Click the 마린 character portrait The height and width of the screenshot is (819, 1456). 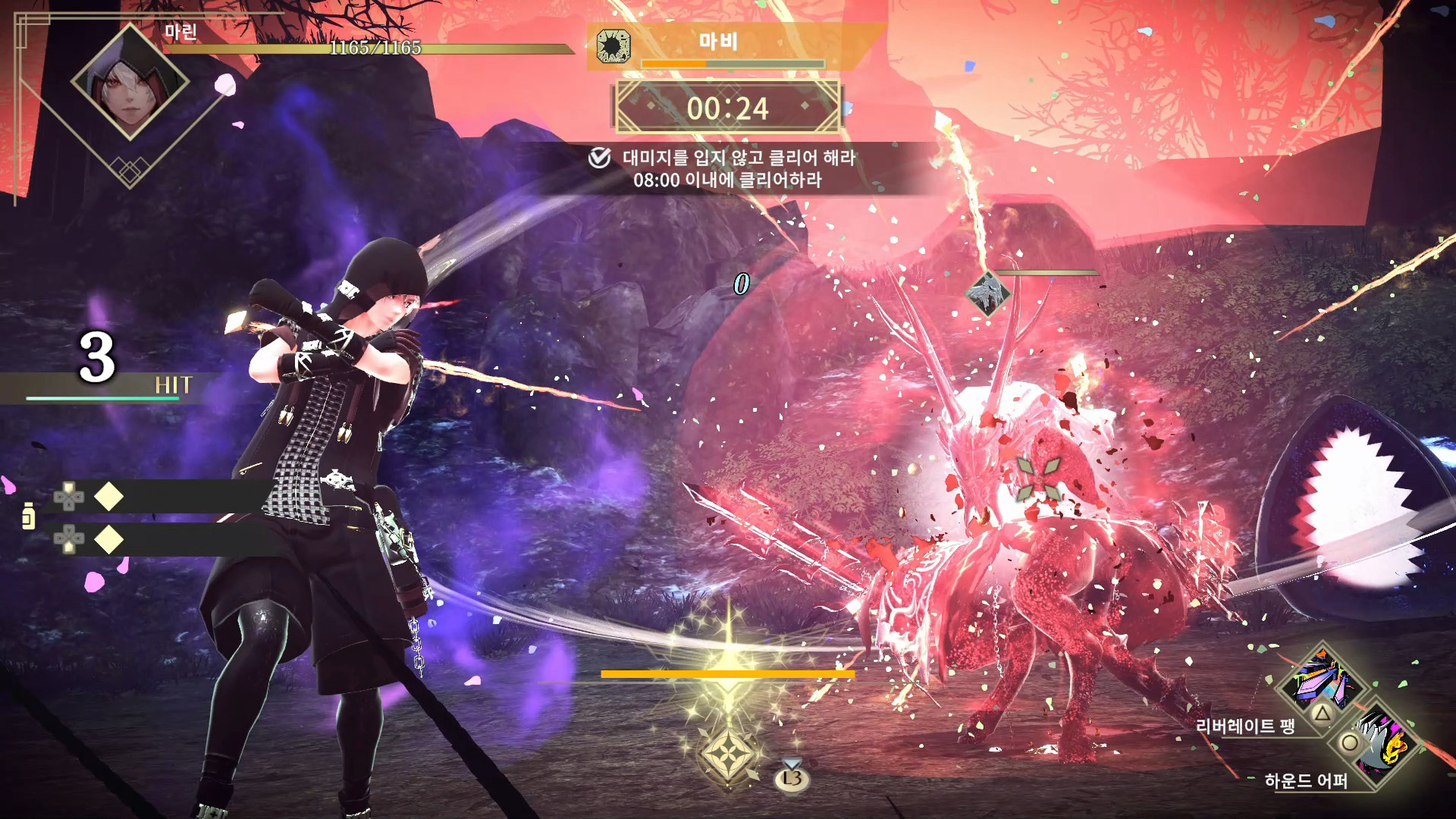(130, 82)
